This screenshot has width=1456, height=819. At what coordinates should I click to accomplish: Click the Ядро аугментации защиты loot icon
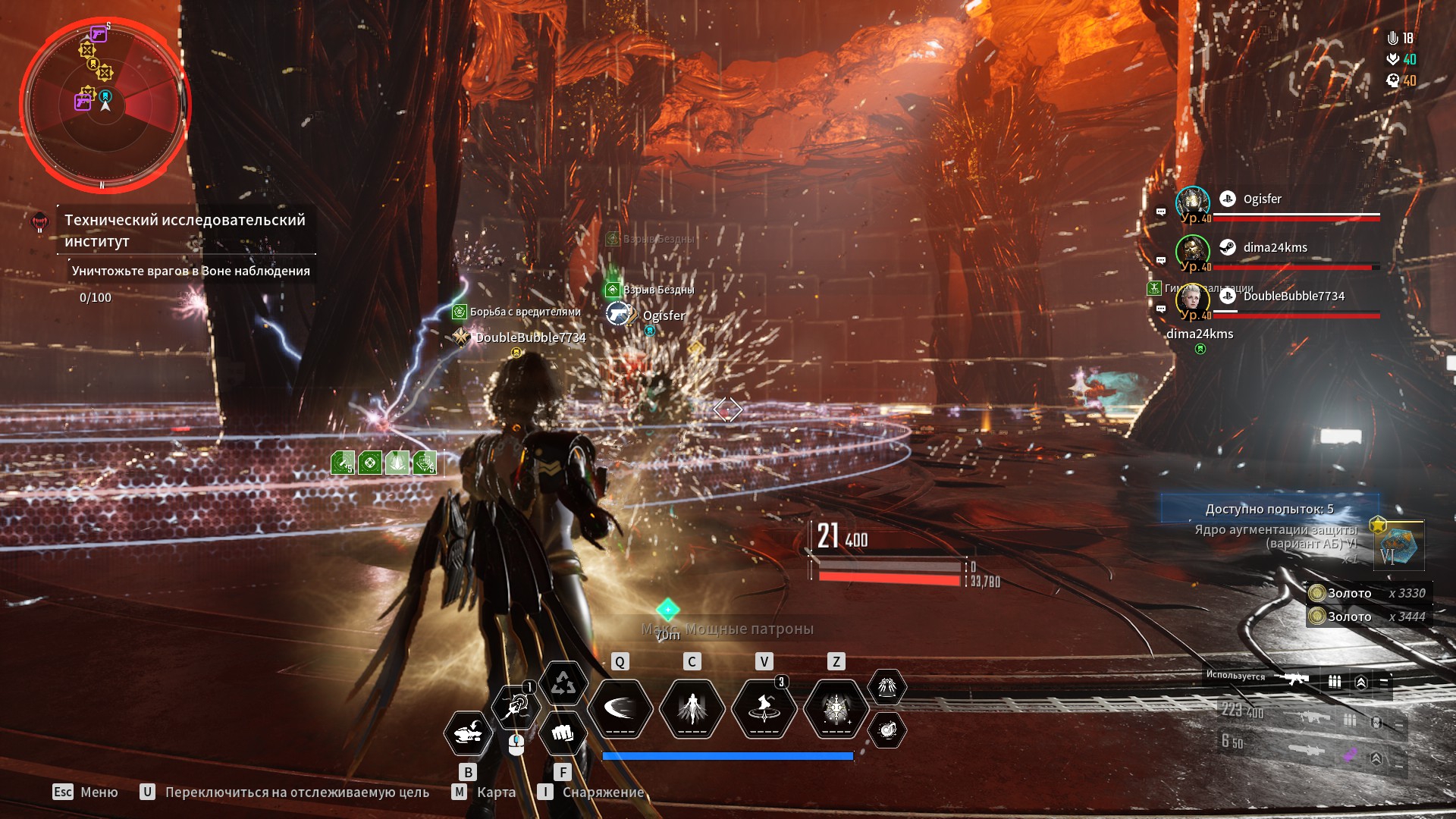pos(1398,545)
